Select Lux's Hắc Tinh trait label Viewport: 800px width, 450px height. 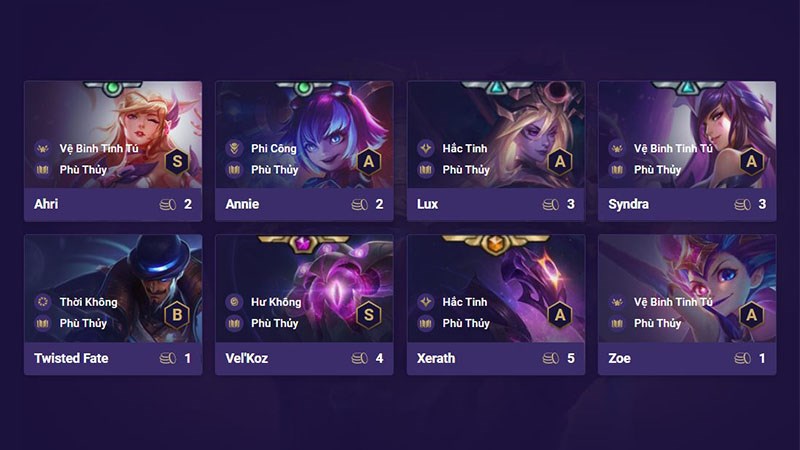[464, 148]
